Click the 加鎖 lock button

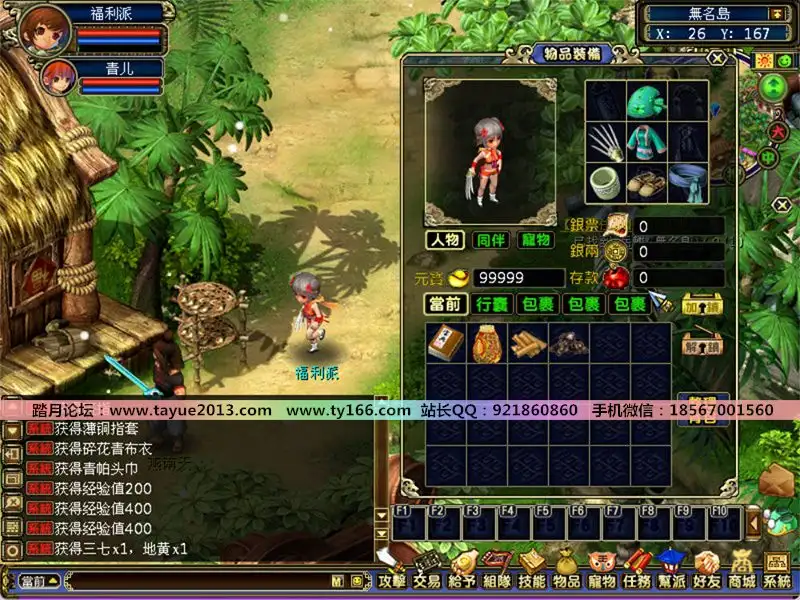click(x=701, y=304)
